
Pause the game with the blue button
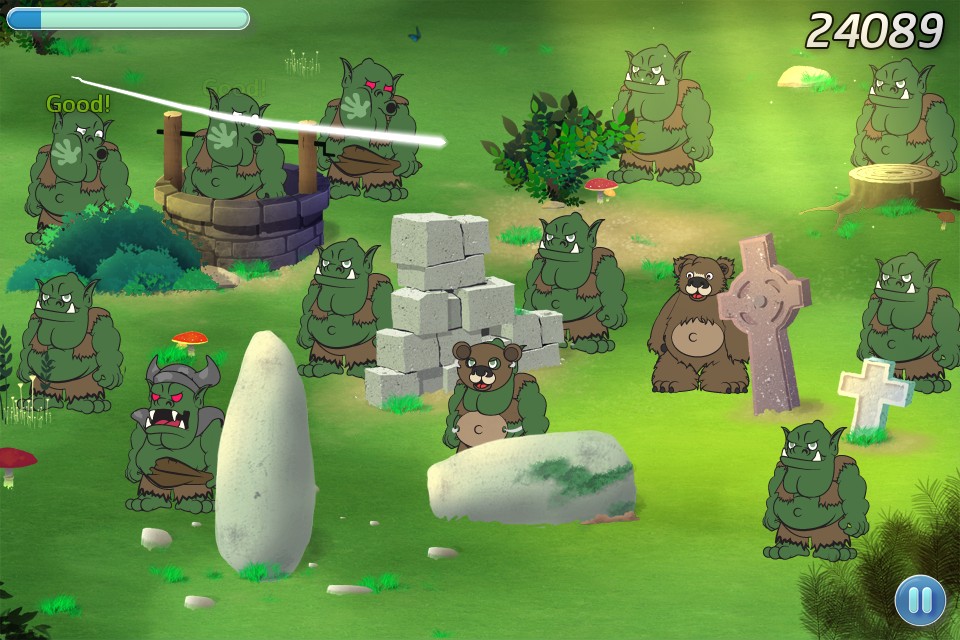click(x=920, y=600)
